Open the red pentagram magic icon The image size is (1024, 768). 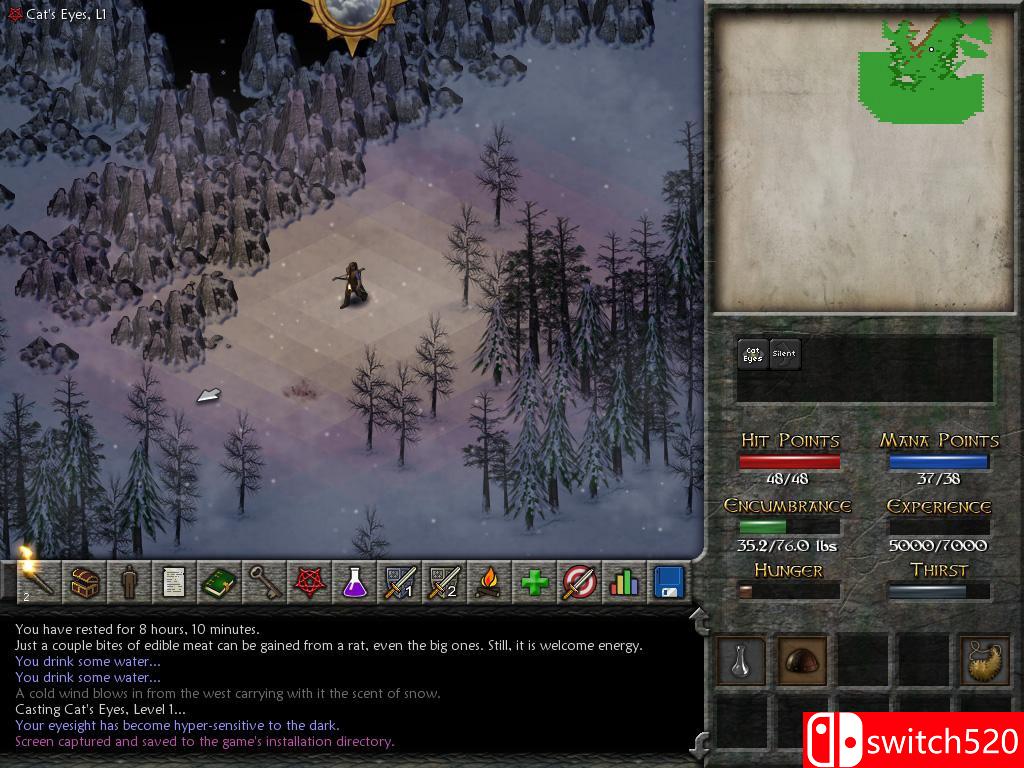pyautogui.click(x=308, y=581)
